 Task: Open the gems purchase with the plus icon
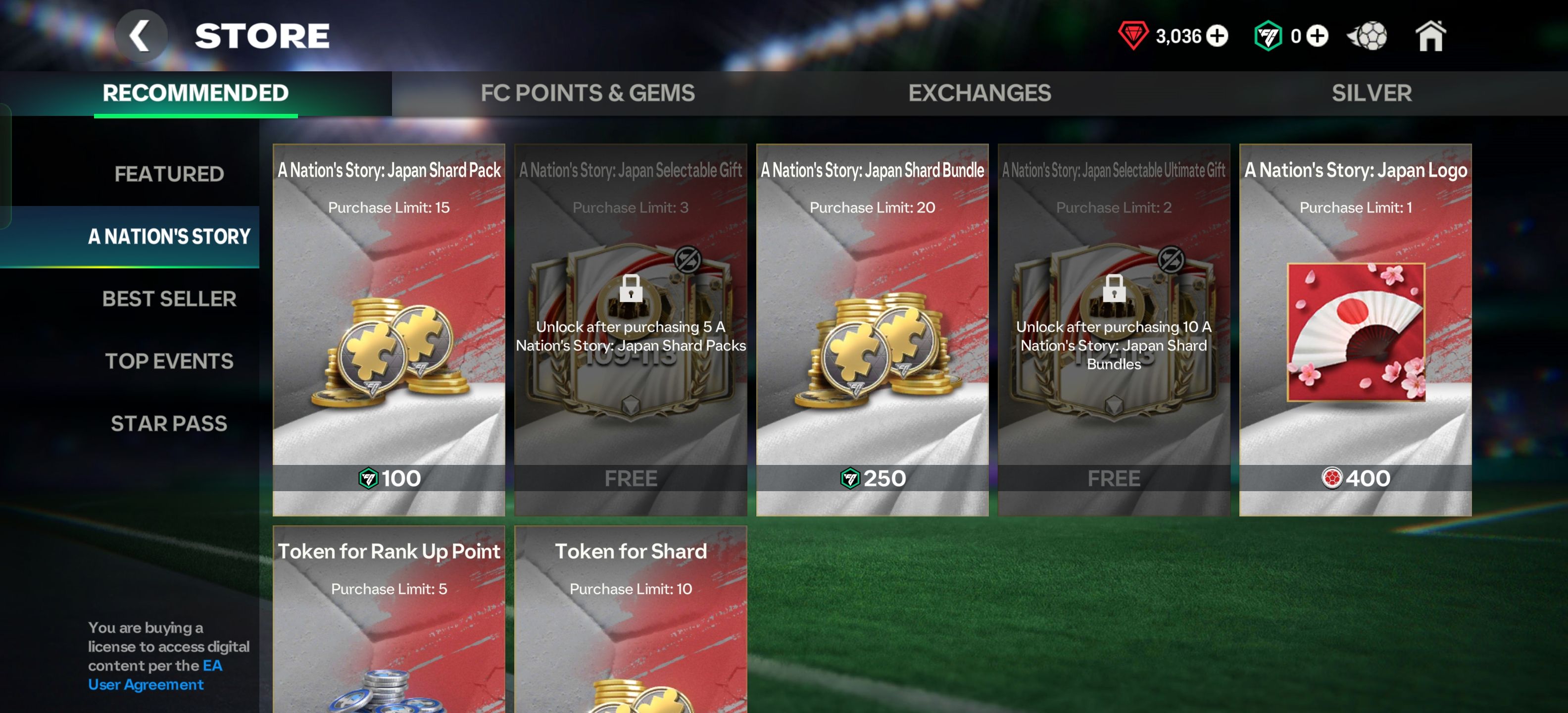point(1218,35)
